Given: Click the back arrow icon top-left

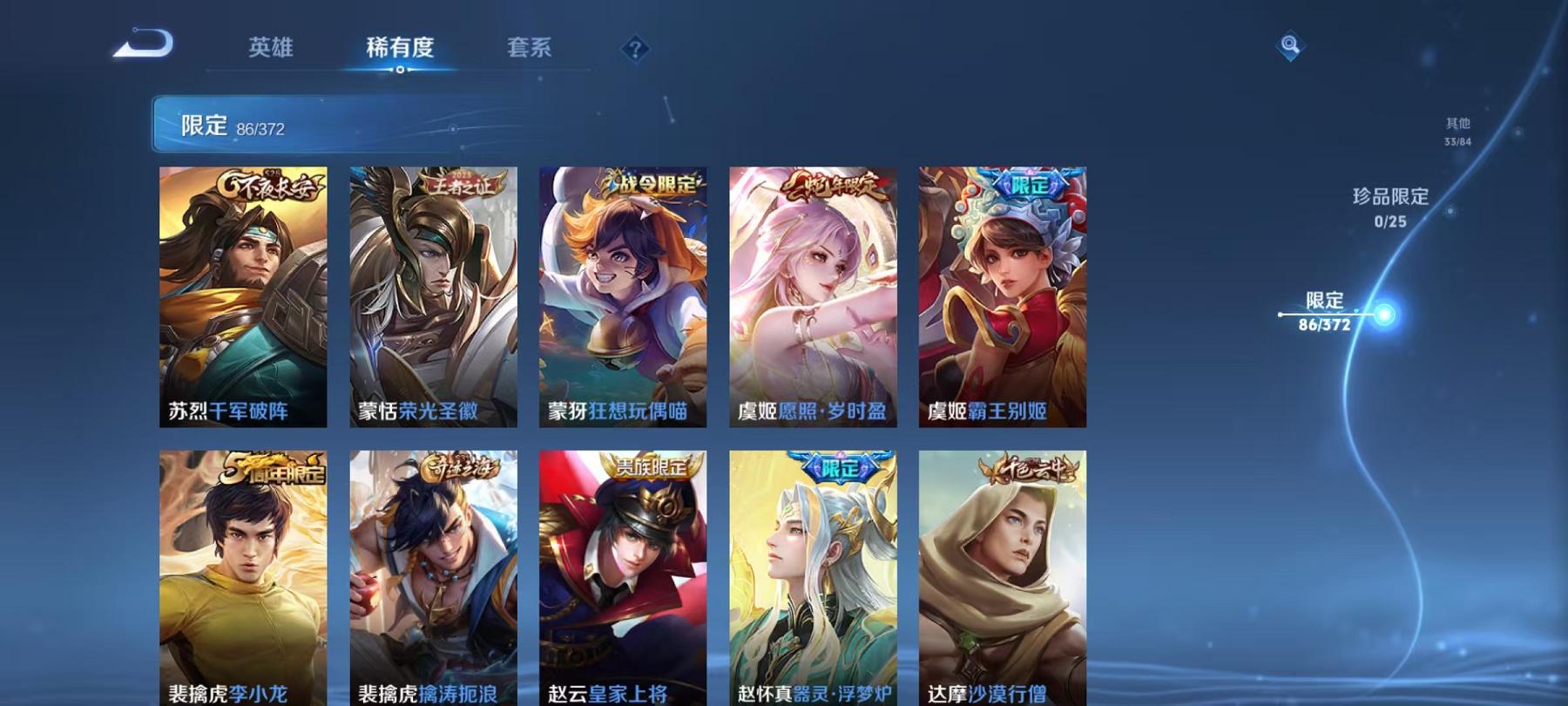Looking at the screenshot, I should point(144,44).
